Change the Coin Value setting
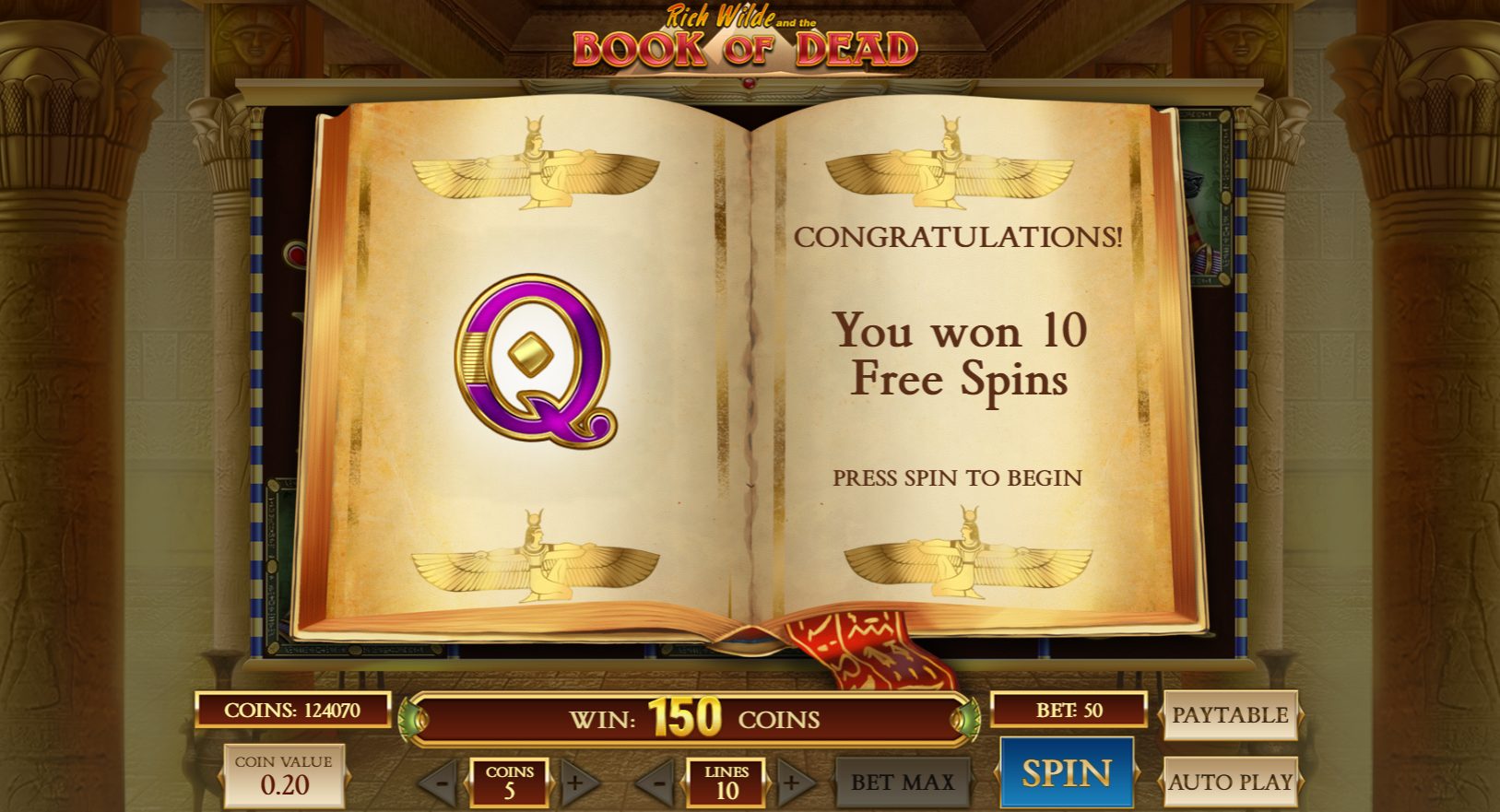The image size is (1500, 812). pyautogui.click(x=284, y=776)
